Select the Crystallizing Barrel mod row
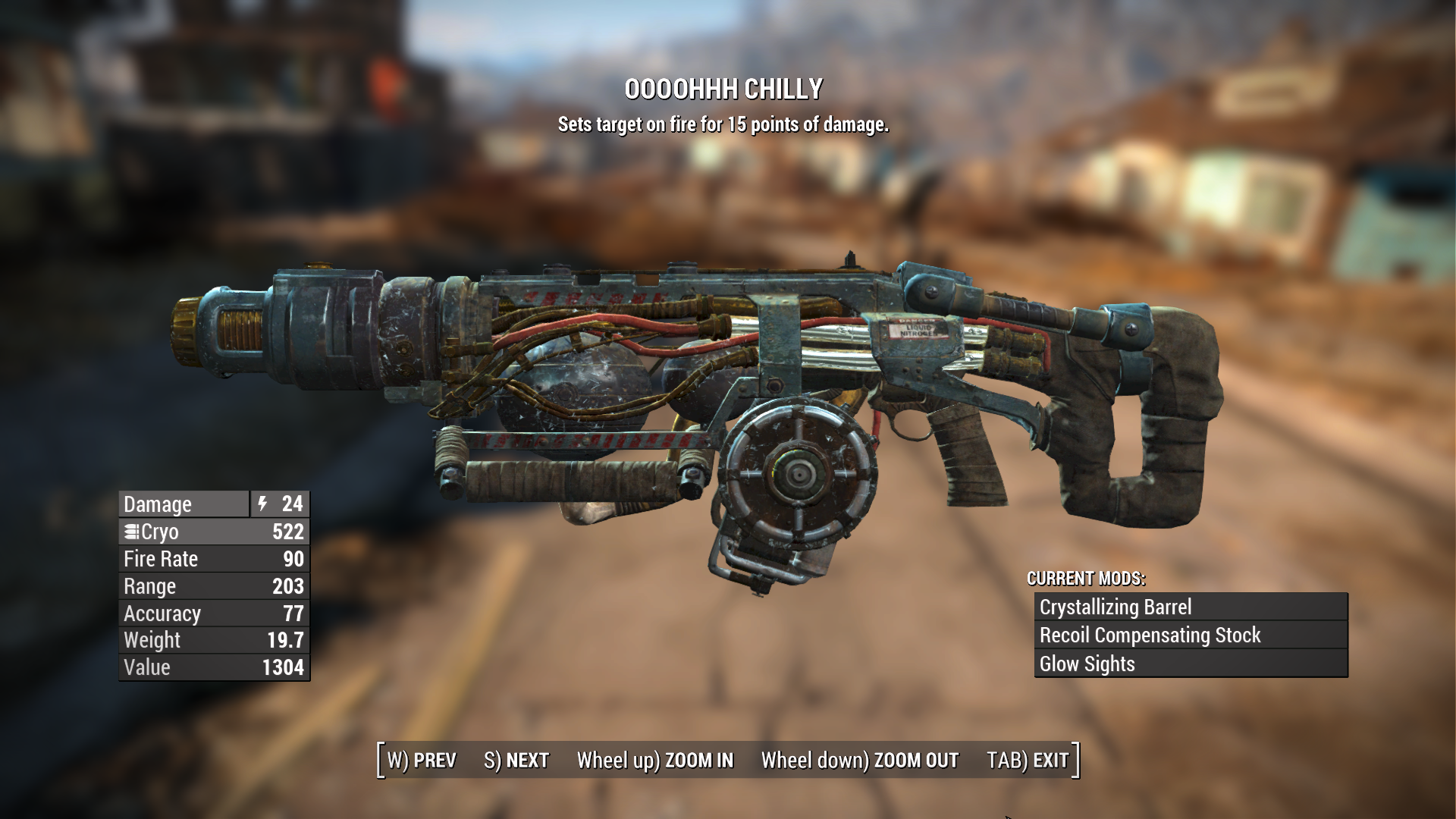The height and width of the screenshot is (819, 1456). pyautogui.click(x=1191, y=607)
